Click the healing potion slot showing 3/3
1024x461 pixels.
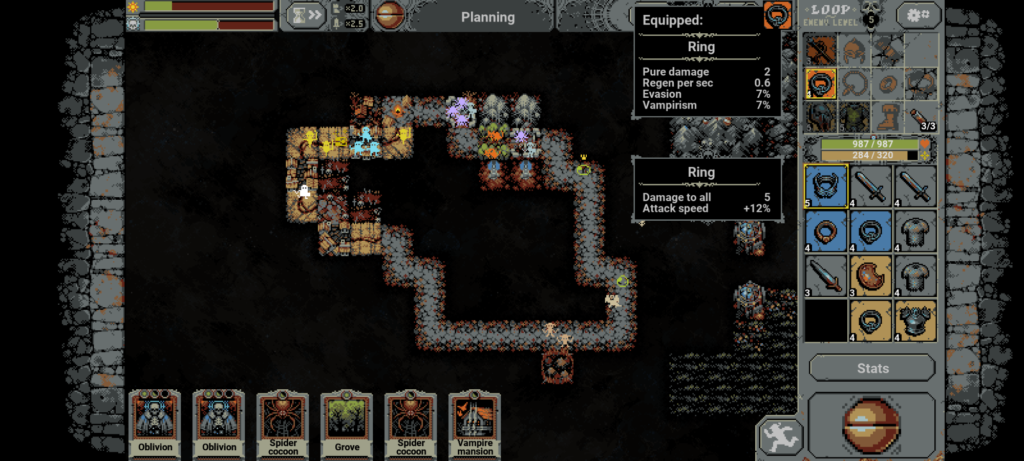click(x=920, y=116)
